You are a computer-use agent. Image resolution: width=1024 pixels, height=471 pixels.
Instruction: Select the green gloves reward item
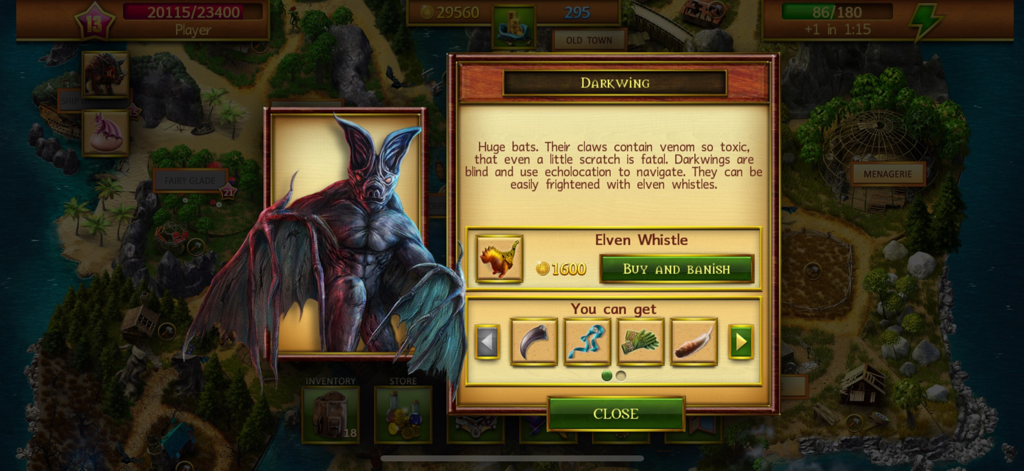tap(641, 342)
